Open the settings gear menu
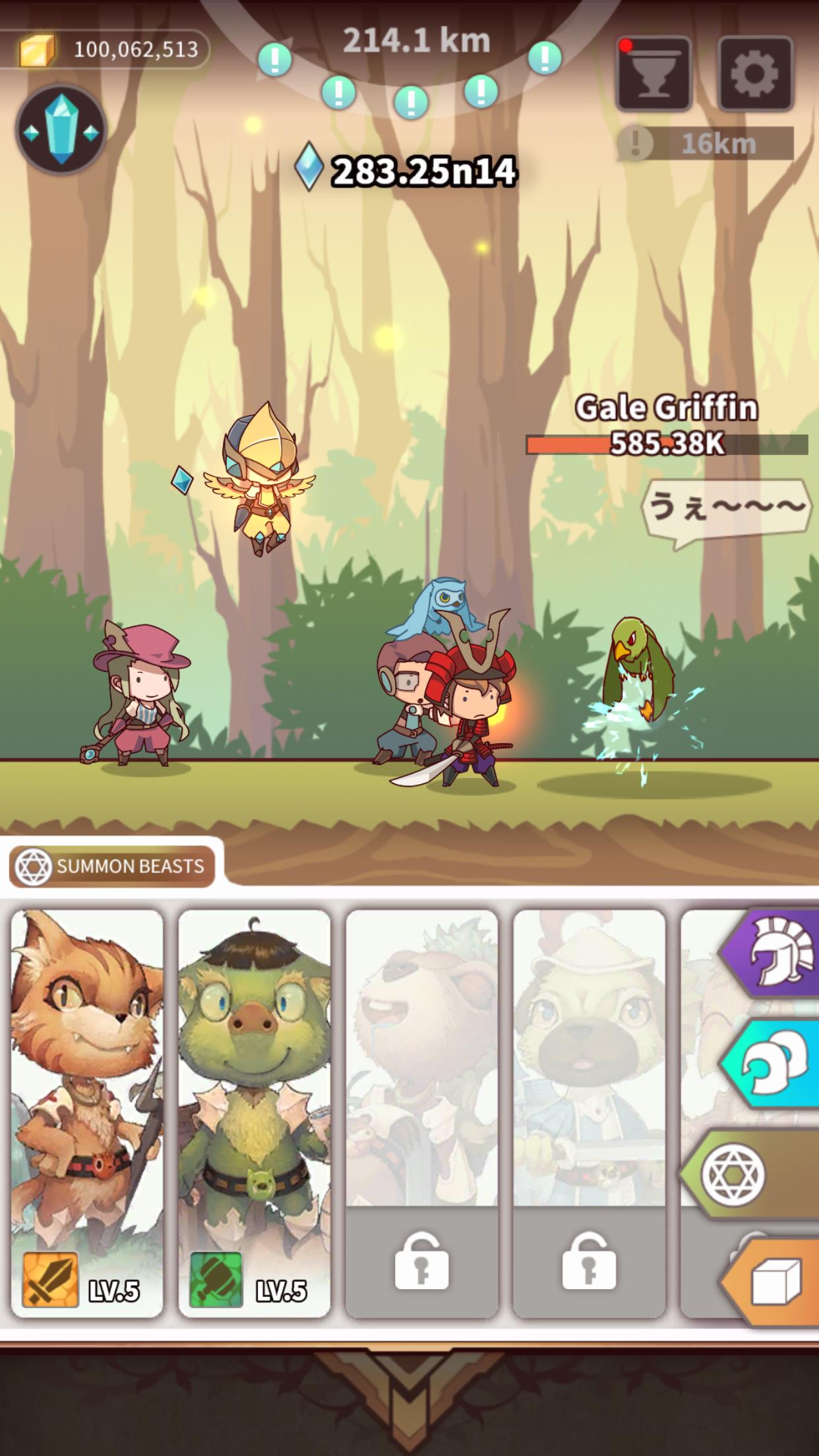819x1456 pixels. (x=755, y=73)
